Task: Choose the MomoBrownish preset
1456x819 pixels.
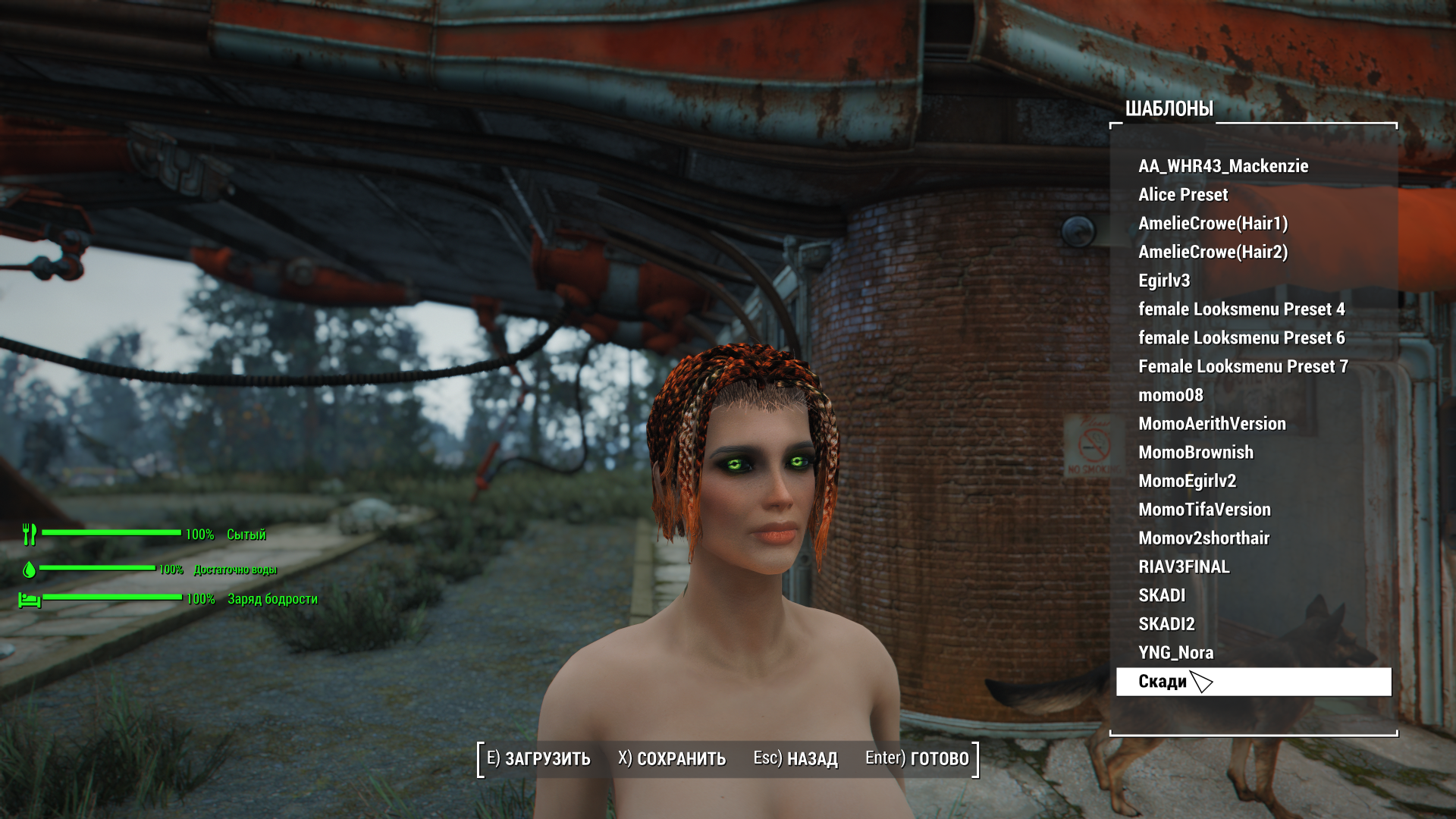Action: 1195,453
